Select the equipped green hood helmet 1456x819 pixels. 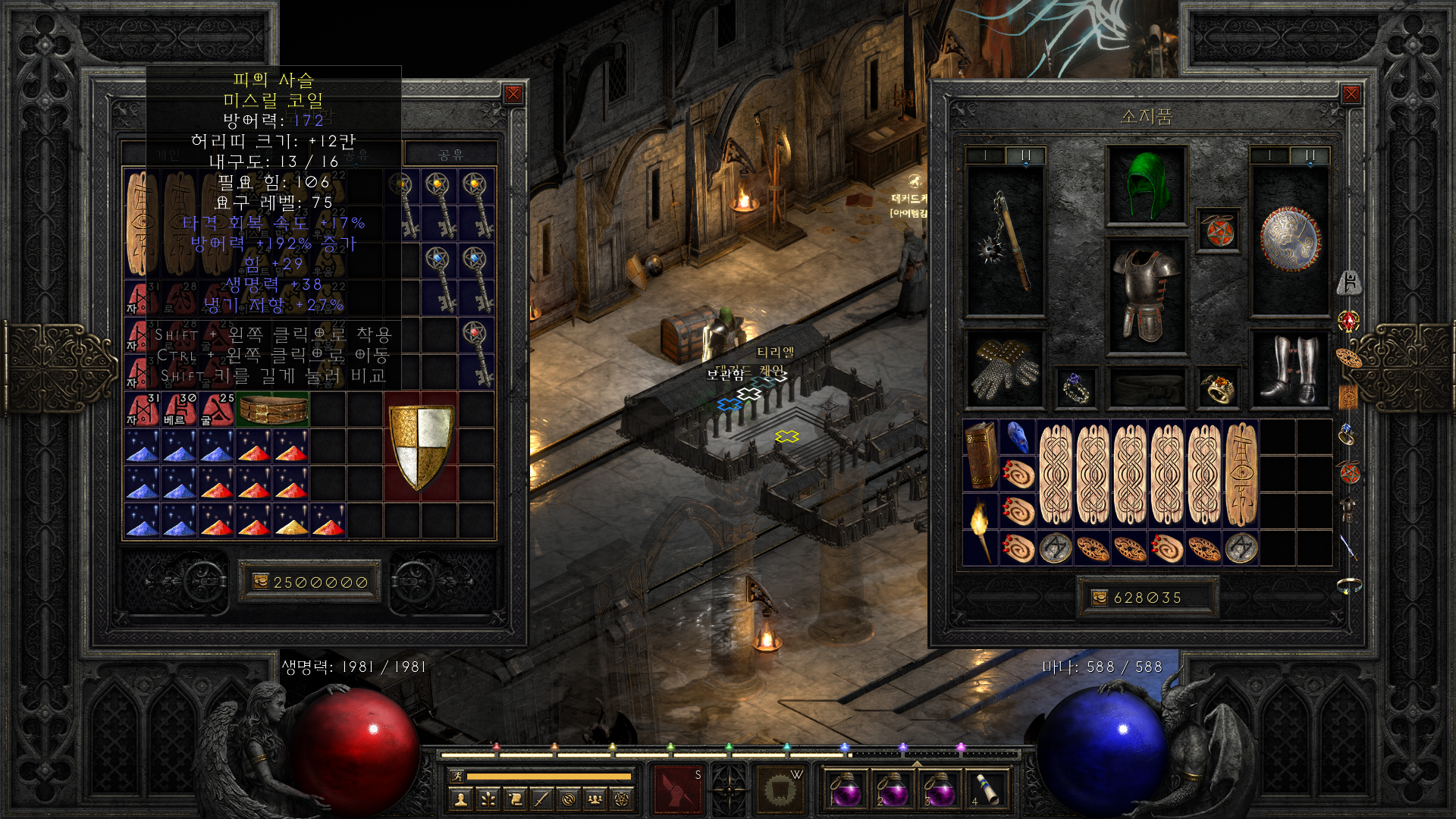pyautogui.click(x=1146, y=185)
